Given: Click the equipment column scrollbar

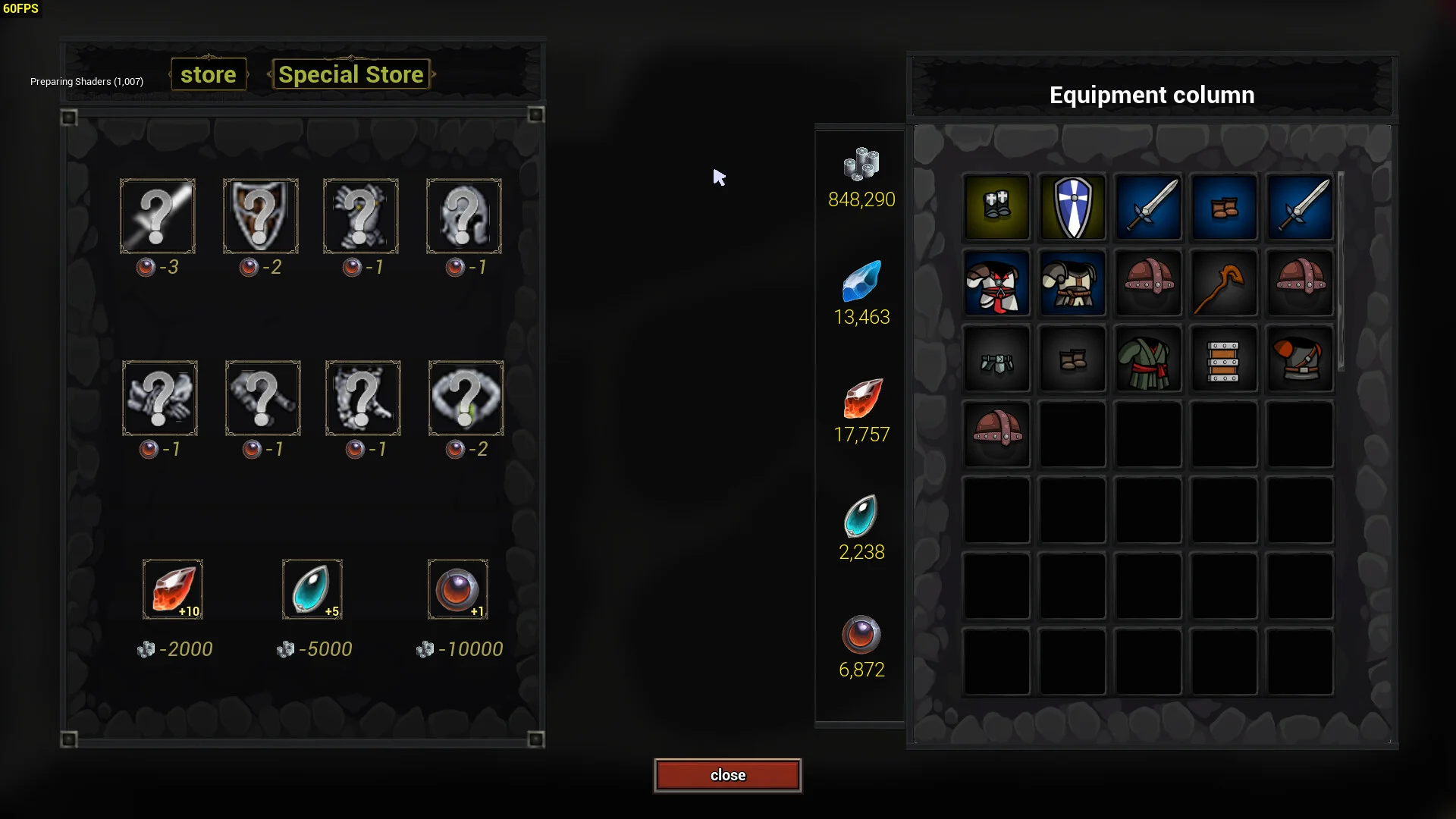Looking at the screenshot, I should pos(1341,271).
